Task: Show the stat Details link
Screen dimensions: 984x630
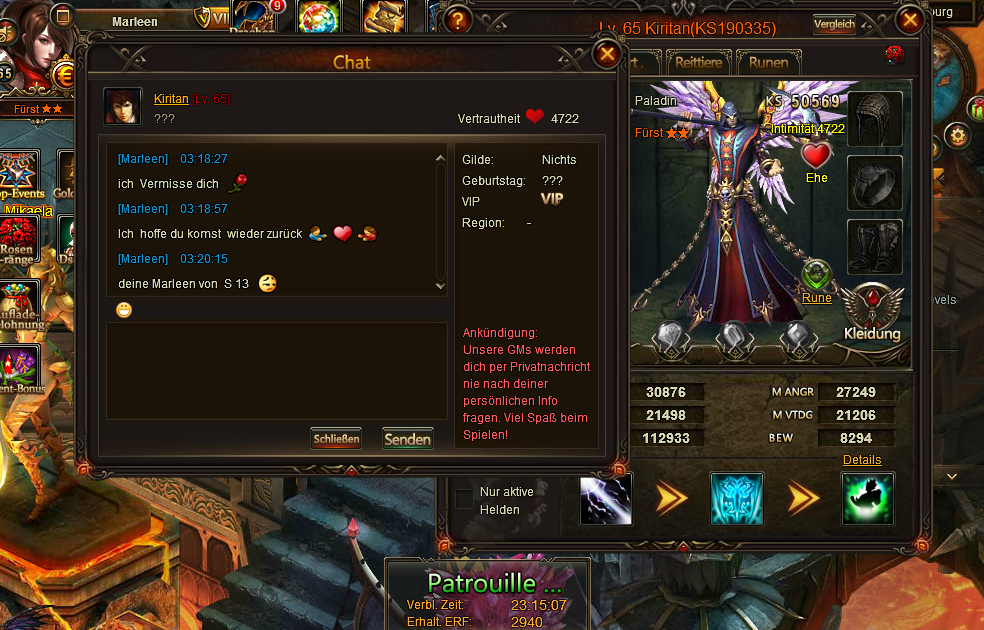Action: click(x=862, y=460)
